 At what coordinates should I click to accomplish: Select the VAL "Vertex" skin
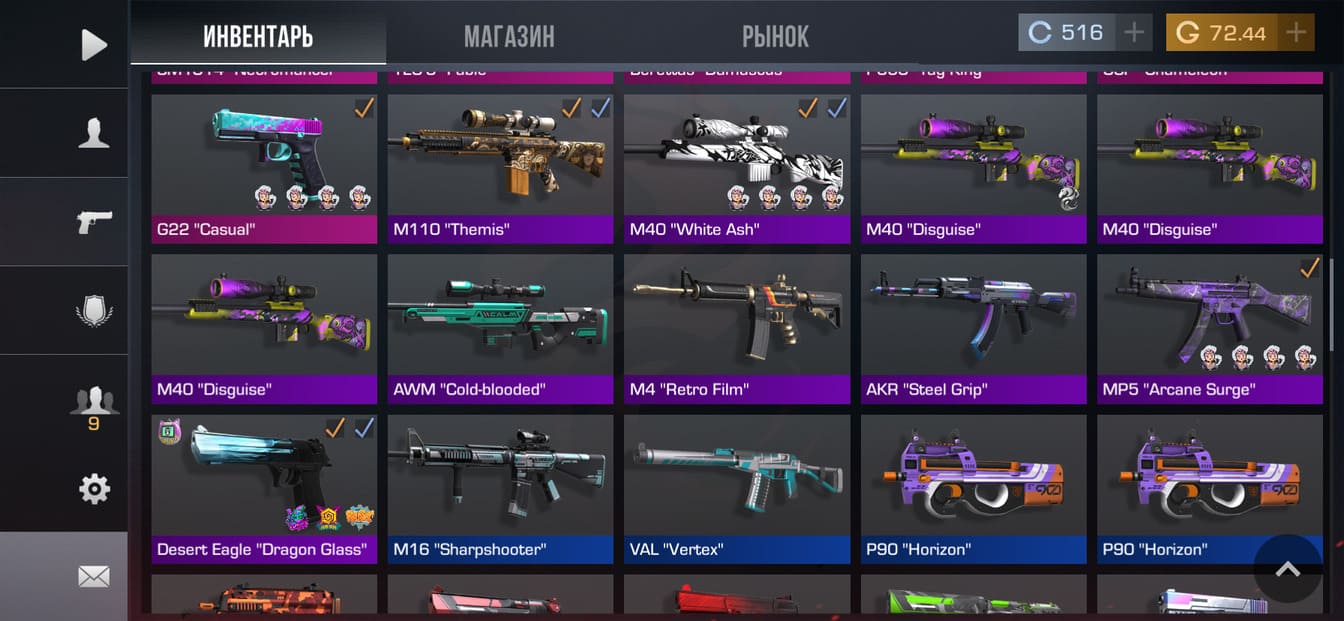point(737,488)
